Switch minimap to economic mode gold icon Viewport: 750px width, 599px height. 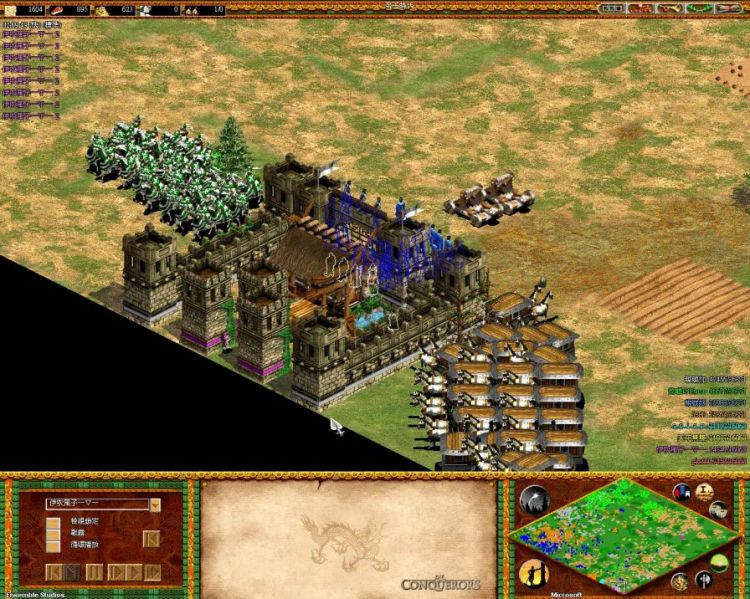680,582
